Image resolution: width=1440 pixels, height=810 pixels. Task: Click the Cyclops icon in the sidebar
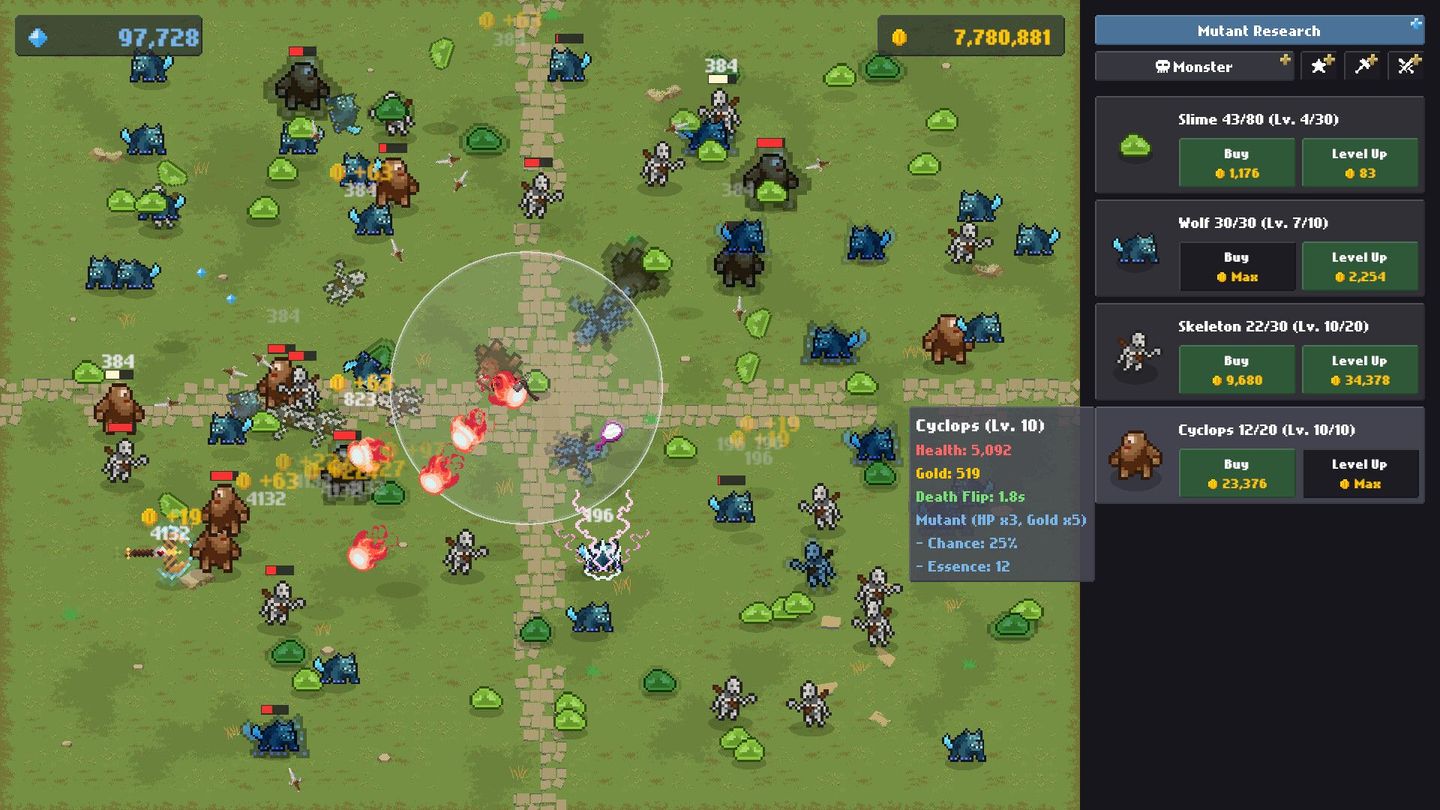coord(1136,456)
